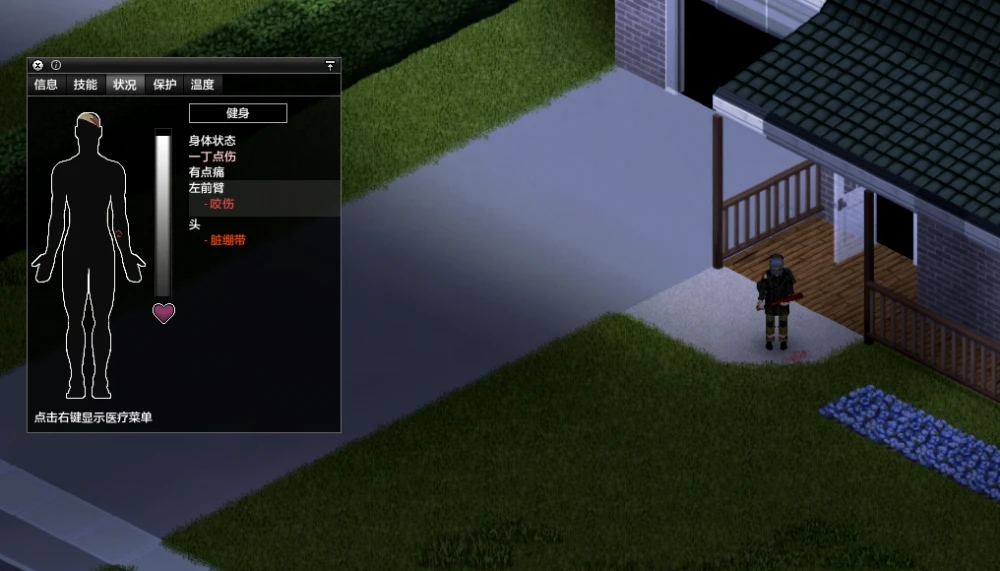Close the character health panel

click(38, 65)
